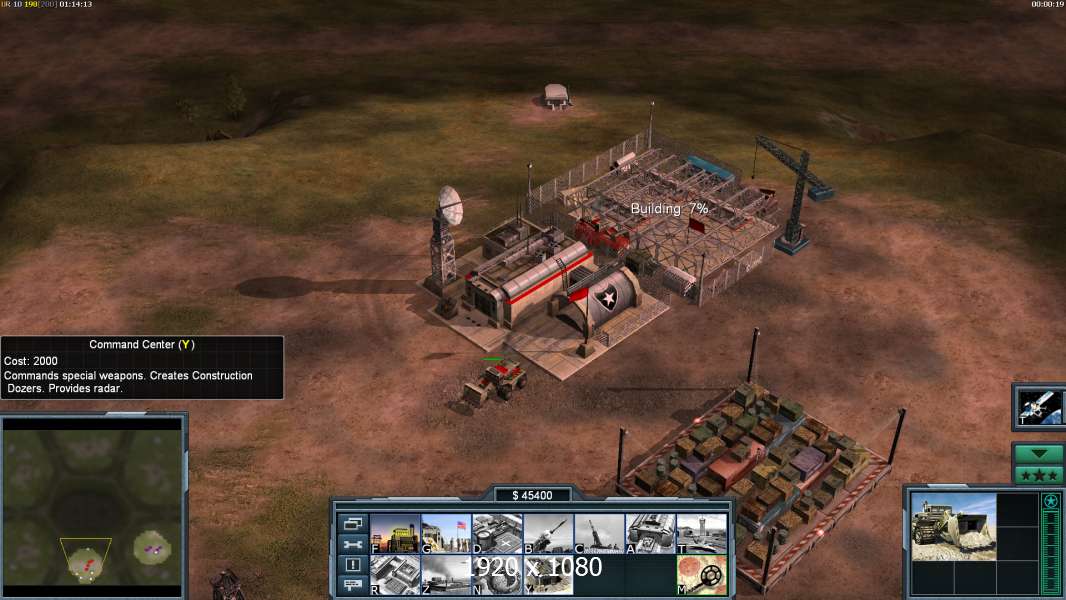Click the speech bubble button on command bar
This screenshot has height=600, width=1066.
click(x=352, y=586)
